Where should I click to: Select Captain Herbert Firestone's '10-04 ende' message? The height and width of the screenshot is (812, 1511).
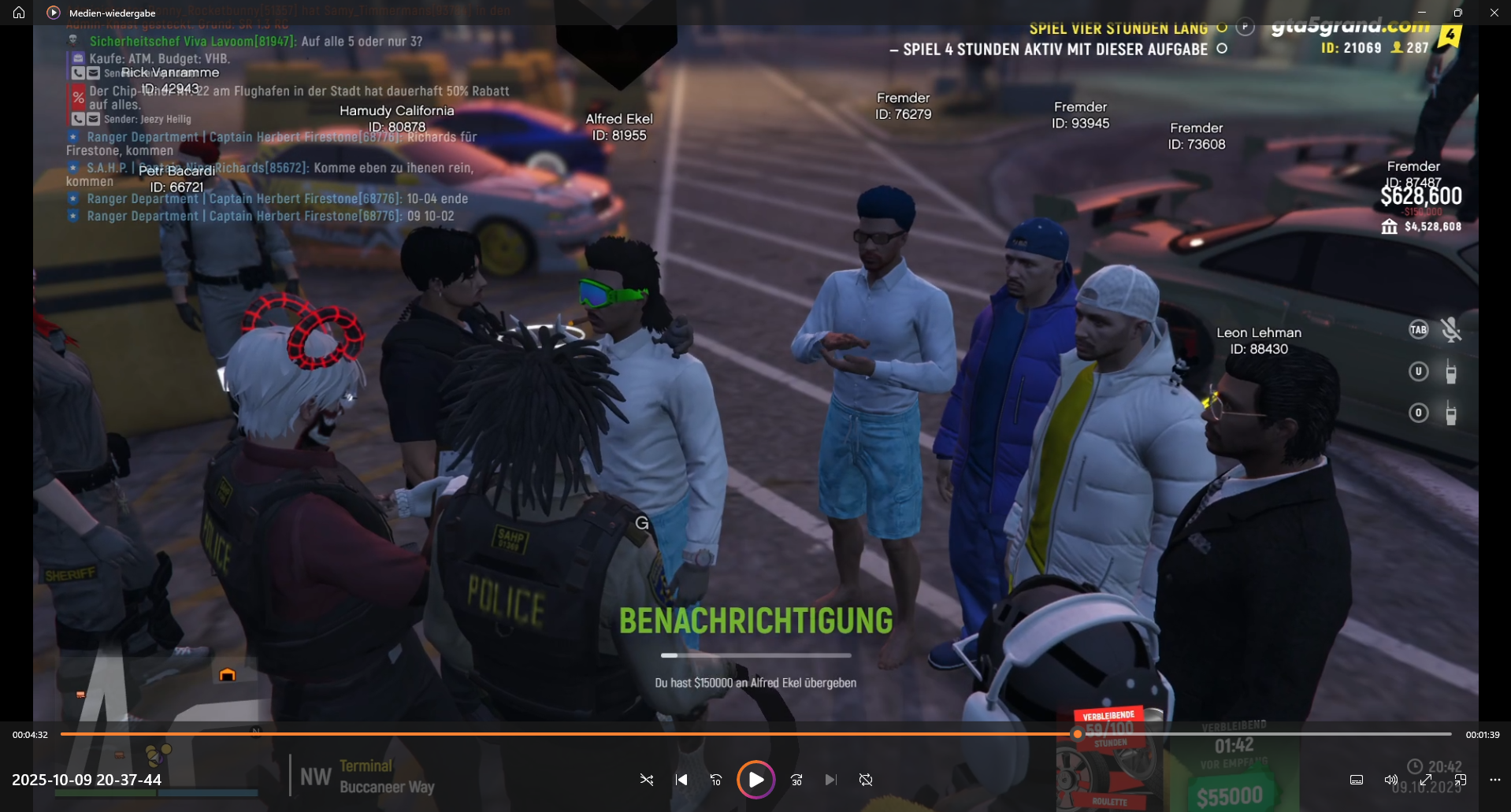click(277, 198)
